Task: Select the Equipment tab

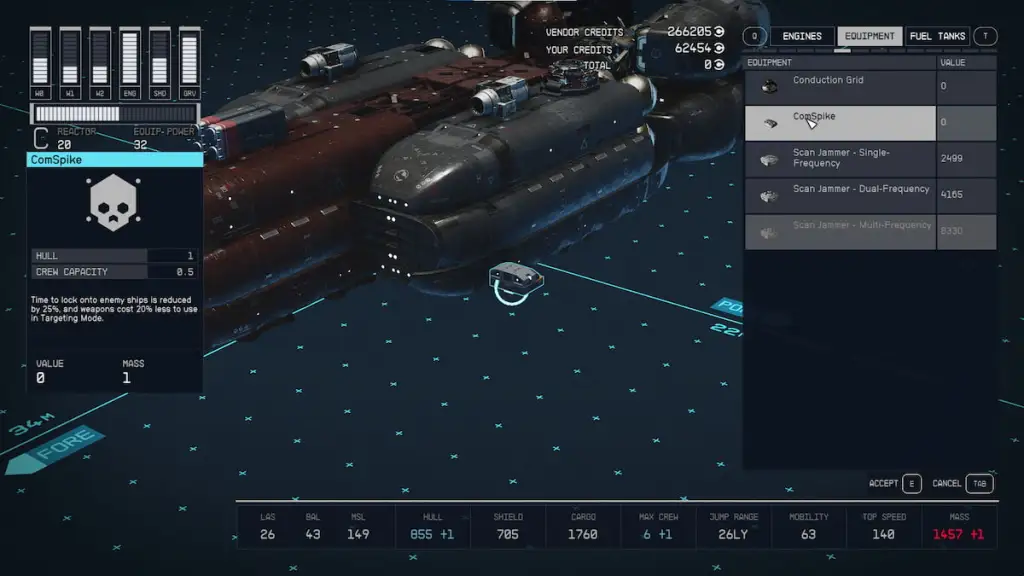Action: tap(869, 36)
